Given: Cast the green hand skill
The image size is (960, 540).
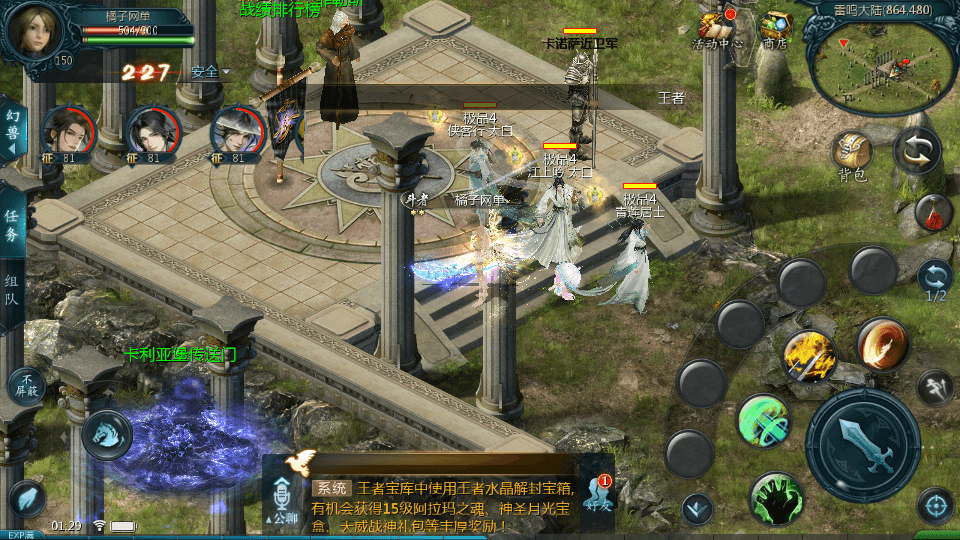Looking at the screenshot, I should tap(776, 498).
